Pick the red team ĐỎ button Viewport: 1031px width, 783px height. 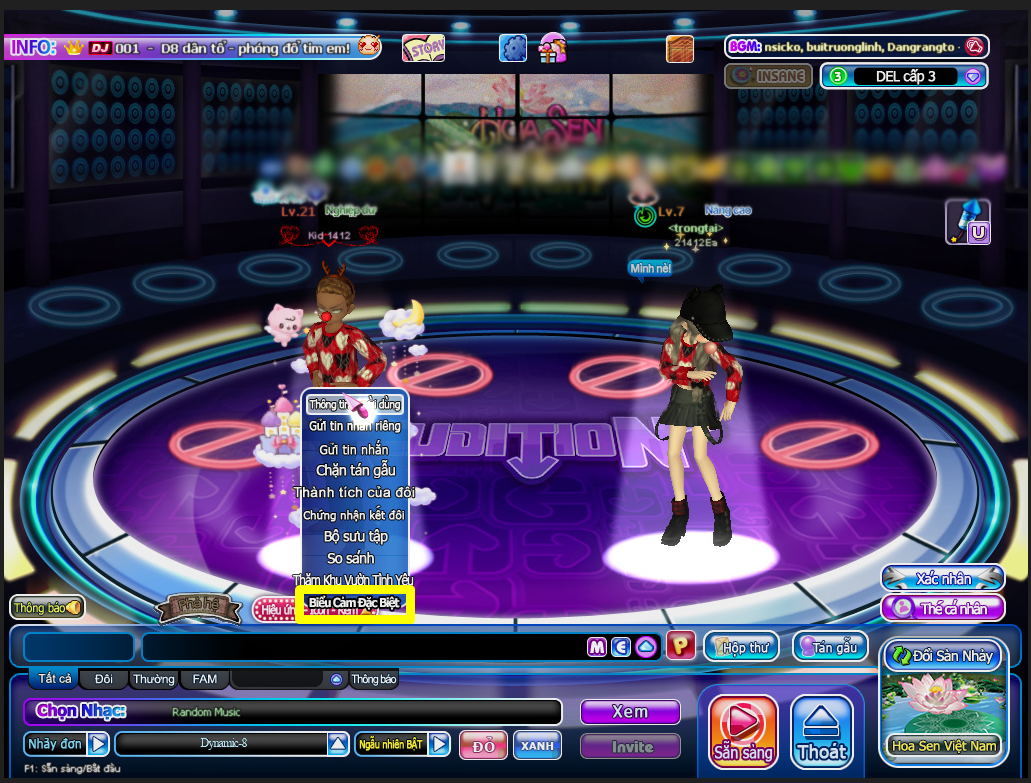(483, 746)
